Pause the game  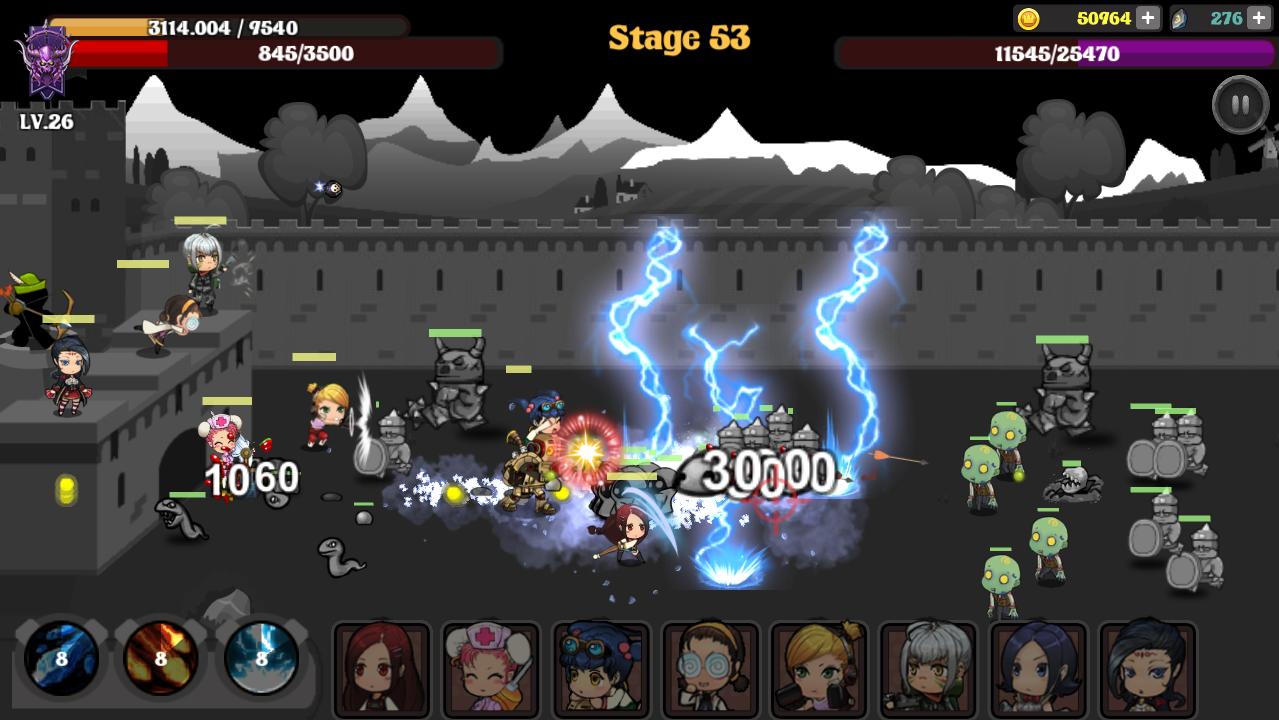tap(1240, 105)
